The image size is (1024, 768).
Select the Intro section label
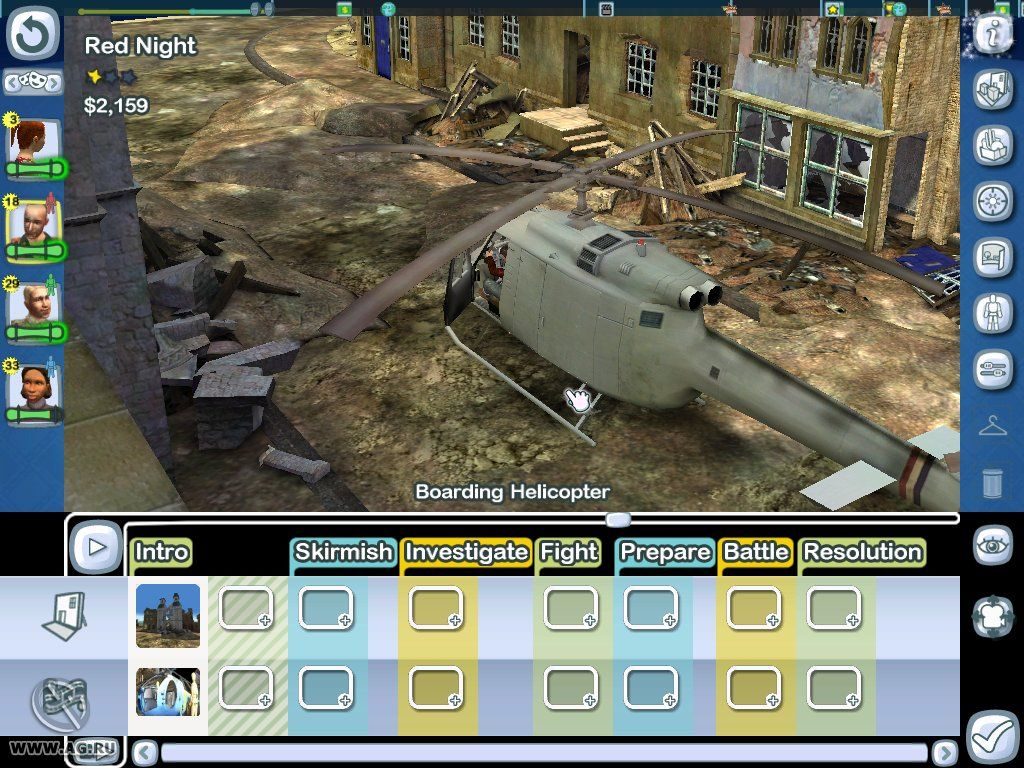(x=161, y=553)
